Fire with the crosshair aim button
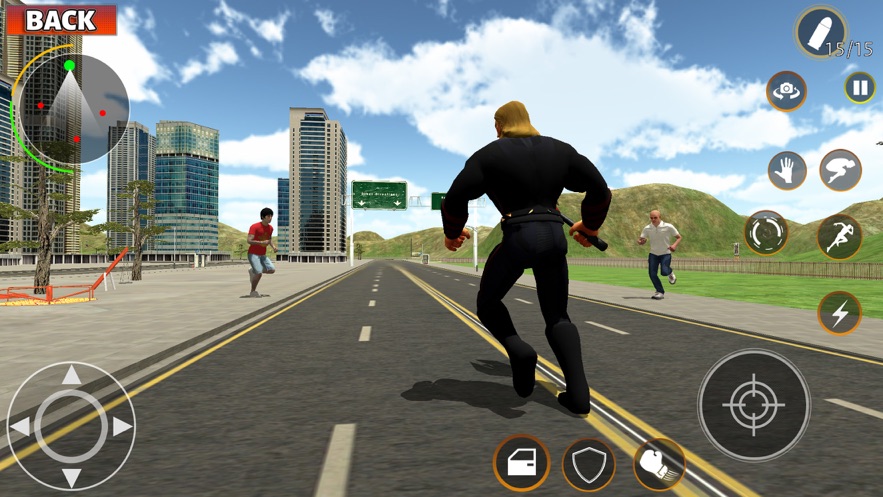The width and height of the screenshot is (883, 497). tap(753, 405)
